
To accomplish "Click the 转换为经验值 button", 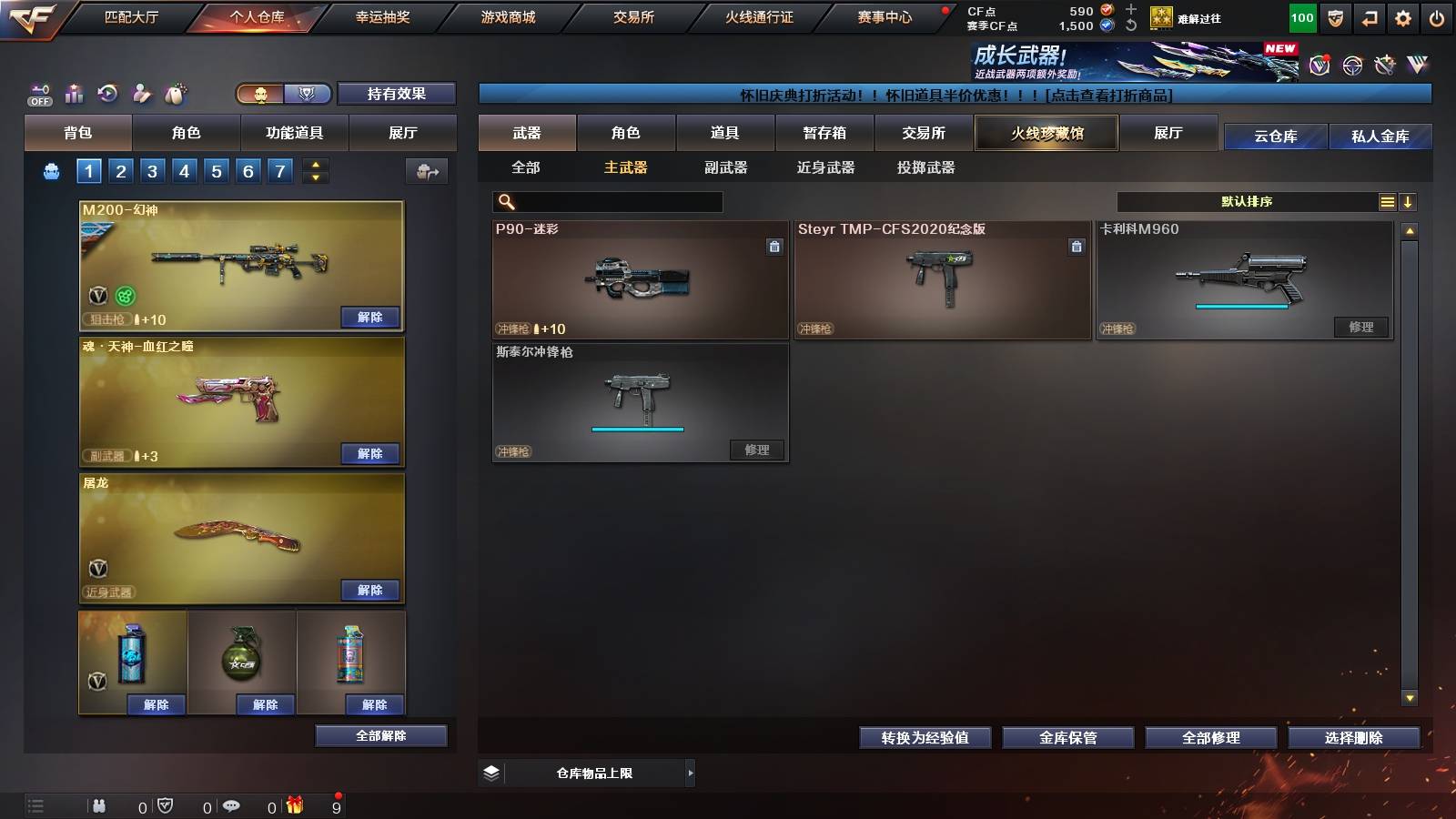I will pyautogui.click(x=925, y=738).
